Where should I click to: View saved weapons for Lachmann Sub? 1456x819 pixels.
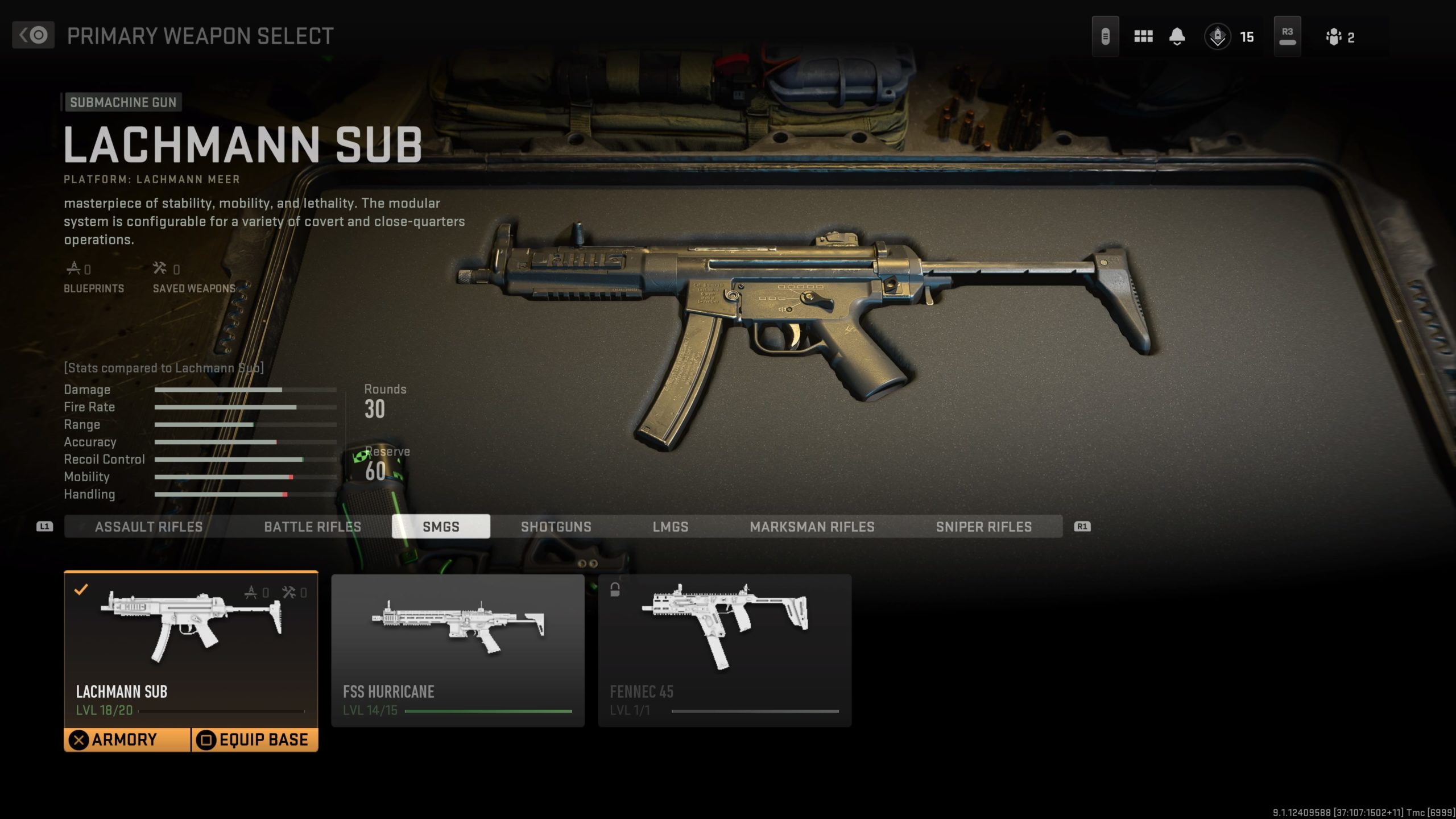[193, 278]
